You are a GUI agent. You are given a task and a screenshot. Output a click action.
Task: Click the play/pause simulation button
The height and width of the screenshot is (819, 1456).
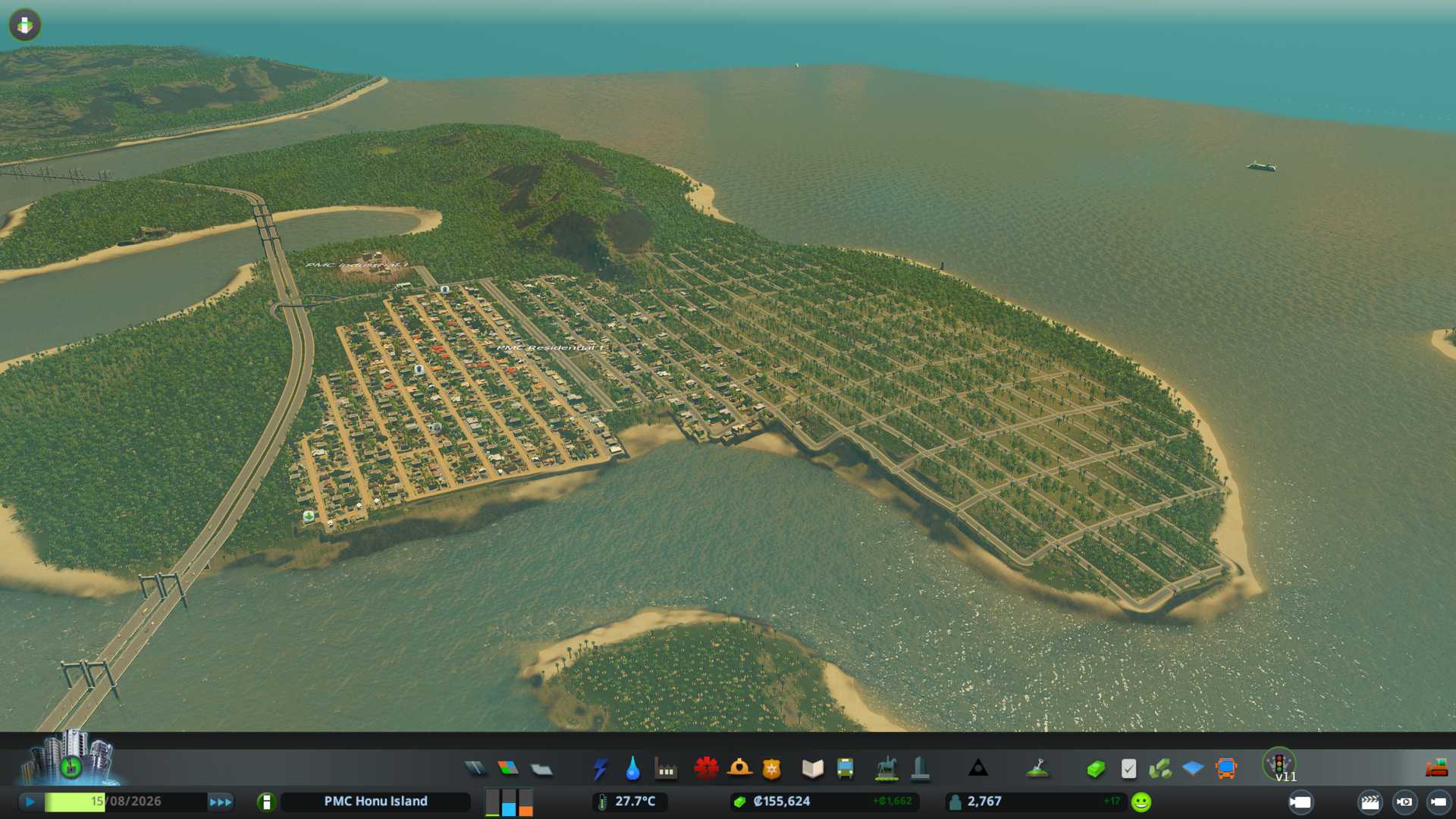[30, 802]
